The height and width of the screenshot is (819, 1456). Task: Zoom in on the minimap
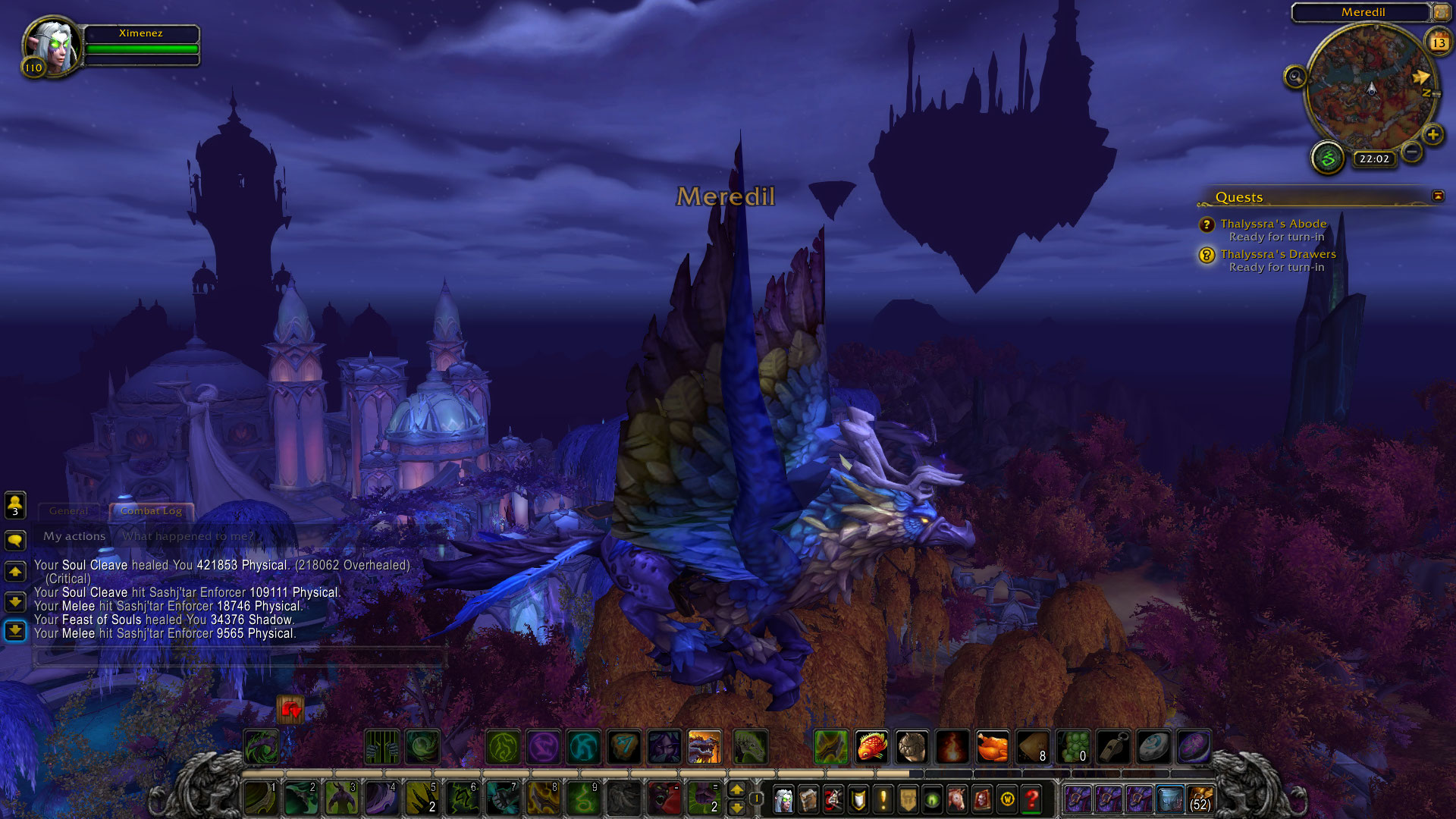pyautogui.click(x=1432, y=136)
